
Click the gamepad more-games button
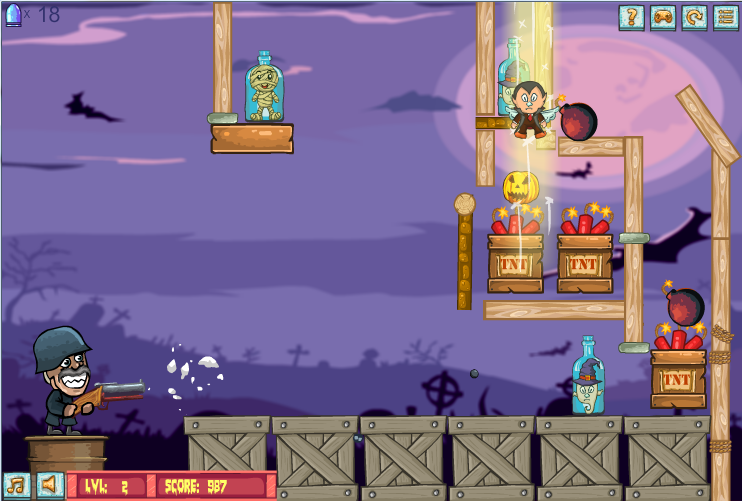pos(662,17)
